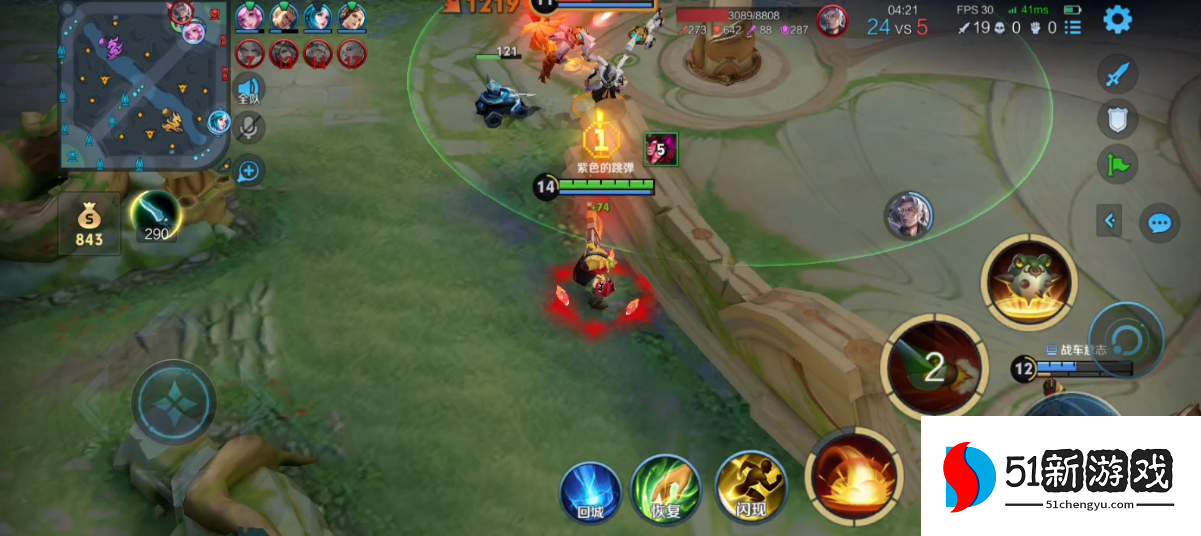1201x536 pixels.
Task: Open the scoreboard list icon
Action: click(1073, 27)
